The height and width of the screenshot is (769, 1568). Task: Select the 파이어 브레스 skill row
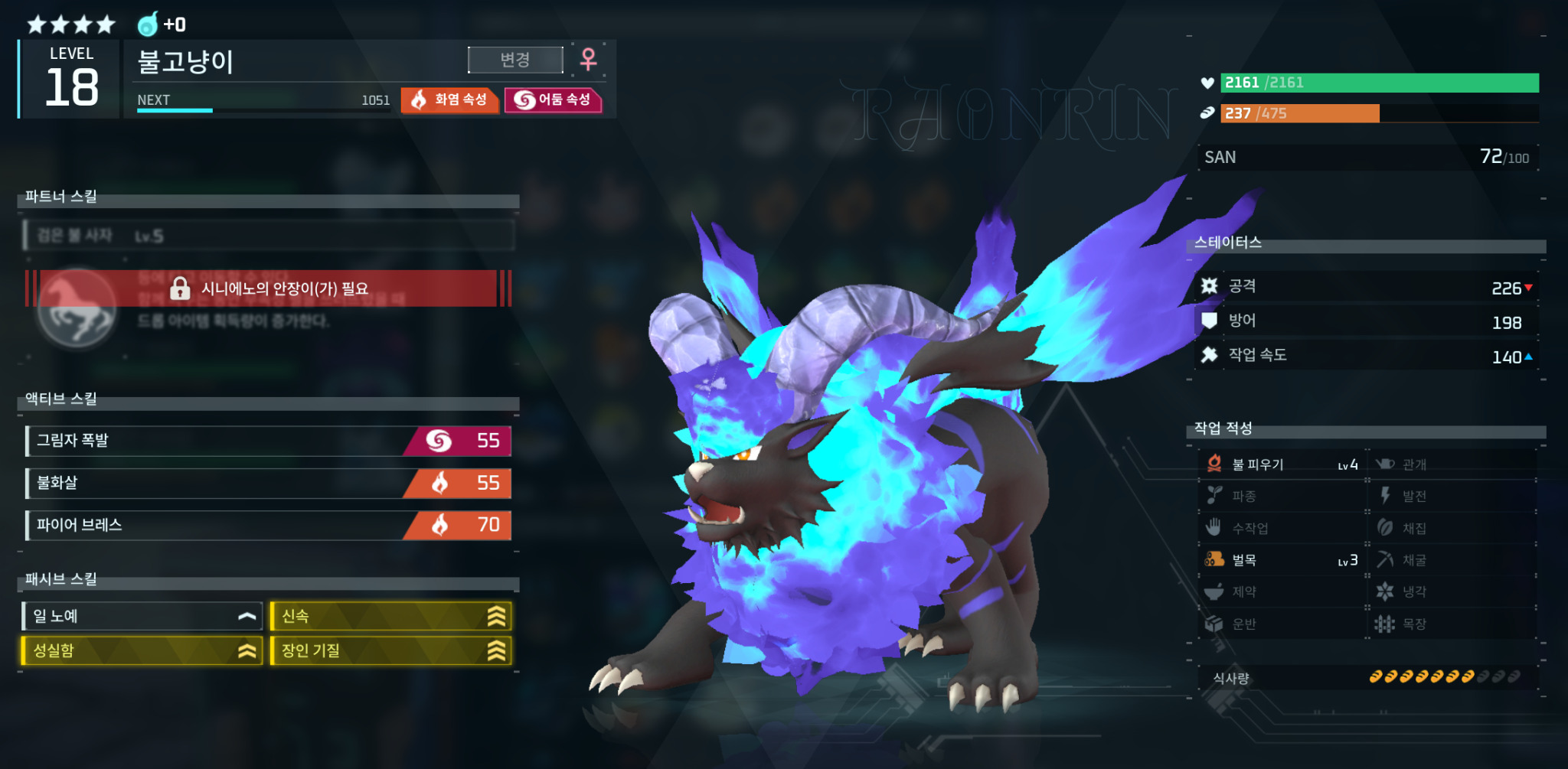coord(268,525)
